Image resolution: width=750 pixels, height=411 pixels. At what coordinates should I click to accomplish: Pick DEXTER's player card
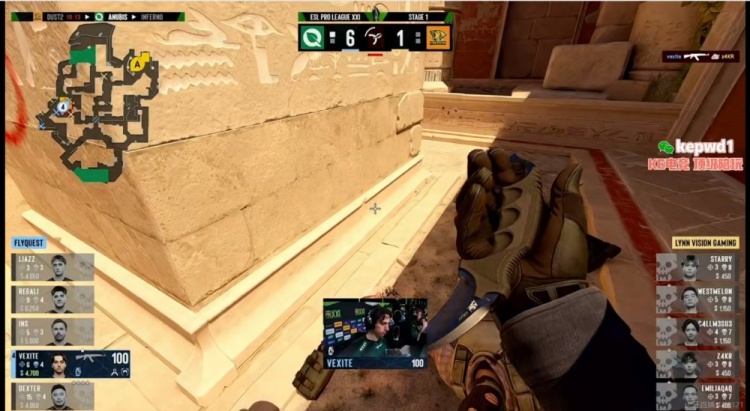54,396
